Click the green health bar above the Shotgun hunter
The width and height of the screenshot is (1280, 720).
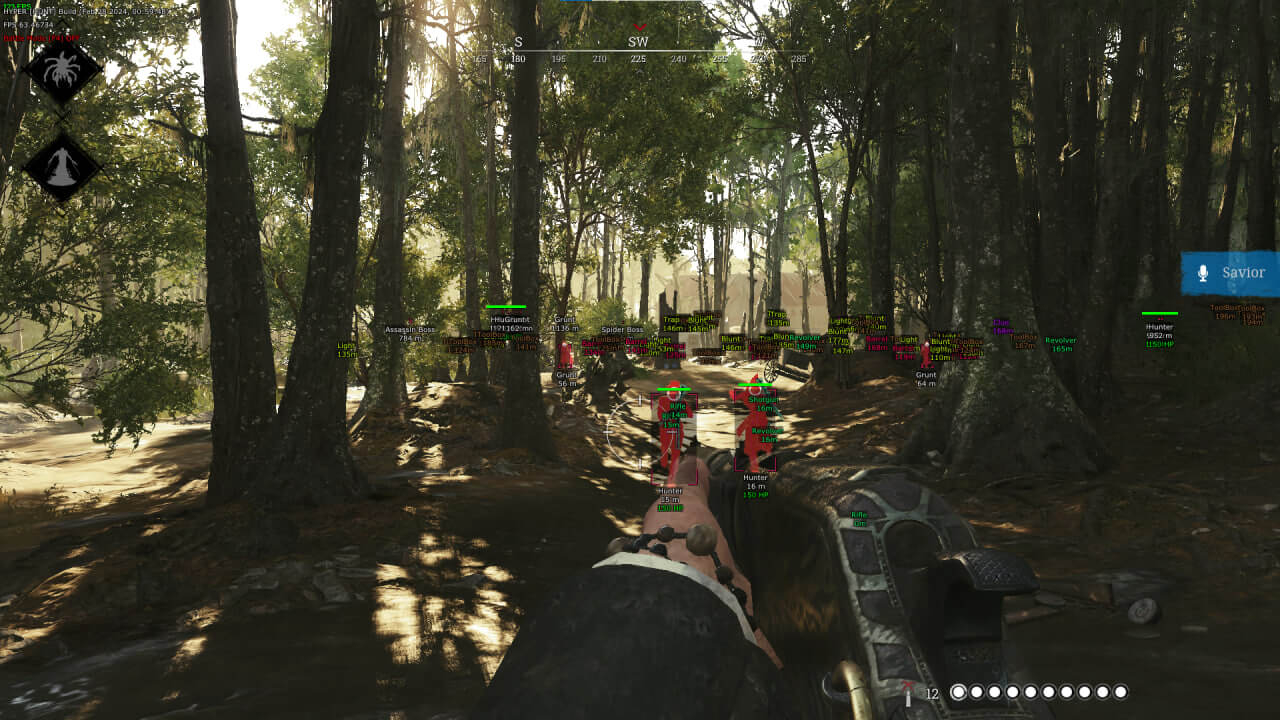[x=755, y=384]
